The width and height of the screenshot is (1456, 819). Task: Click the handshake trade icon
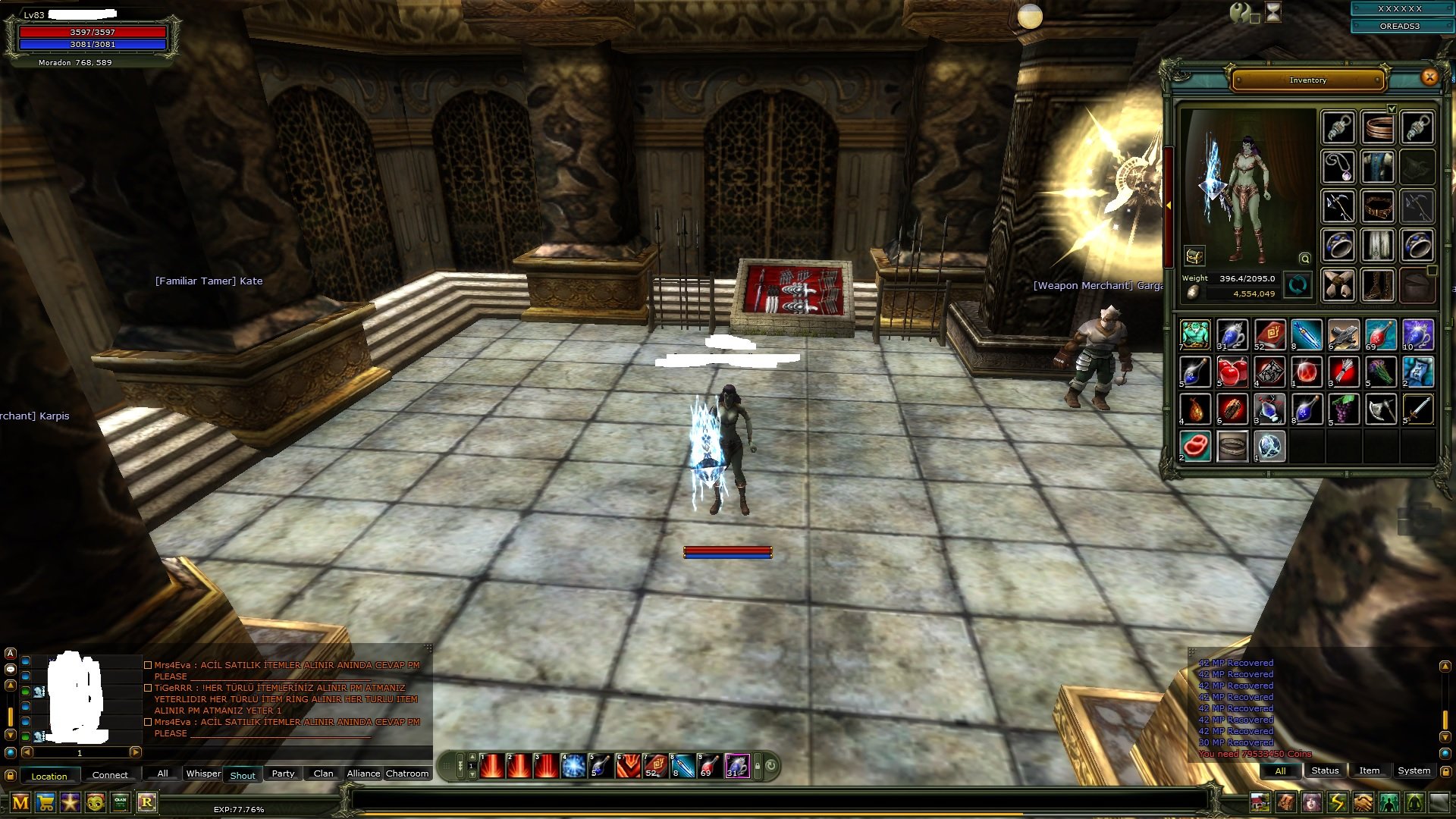[1363, 802]
